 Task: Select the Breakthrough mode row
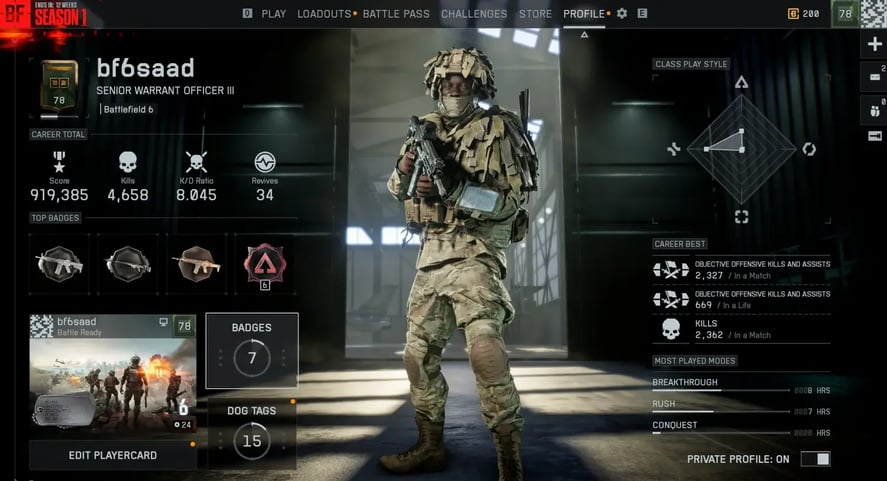(x=740, y=385)
